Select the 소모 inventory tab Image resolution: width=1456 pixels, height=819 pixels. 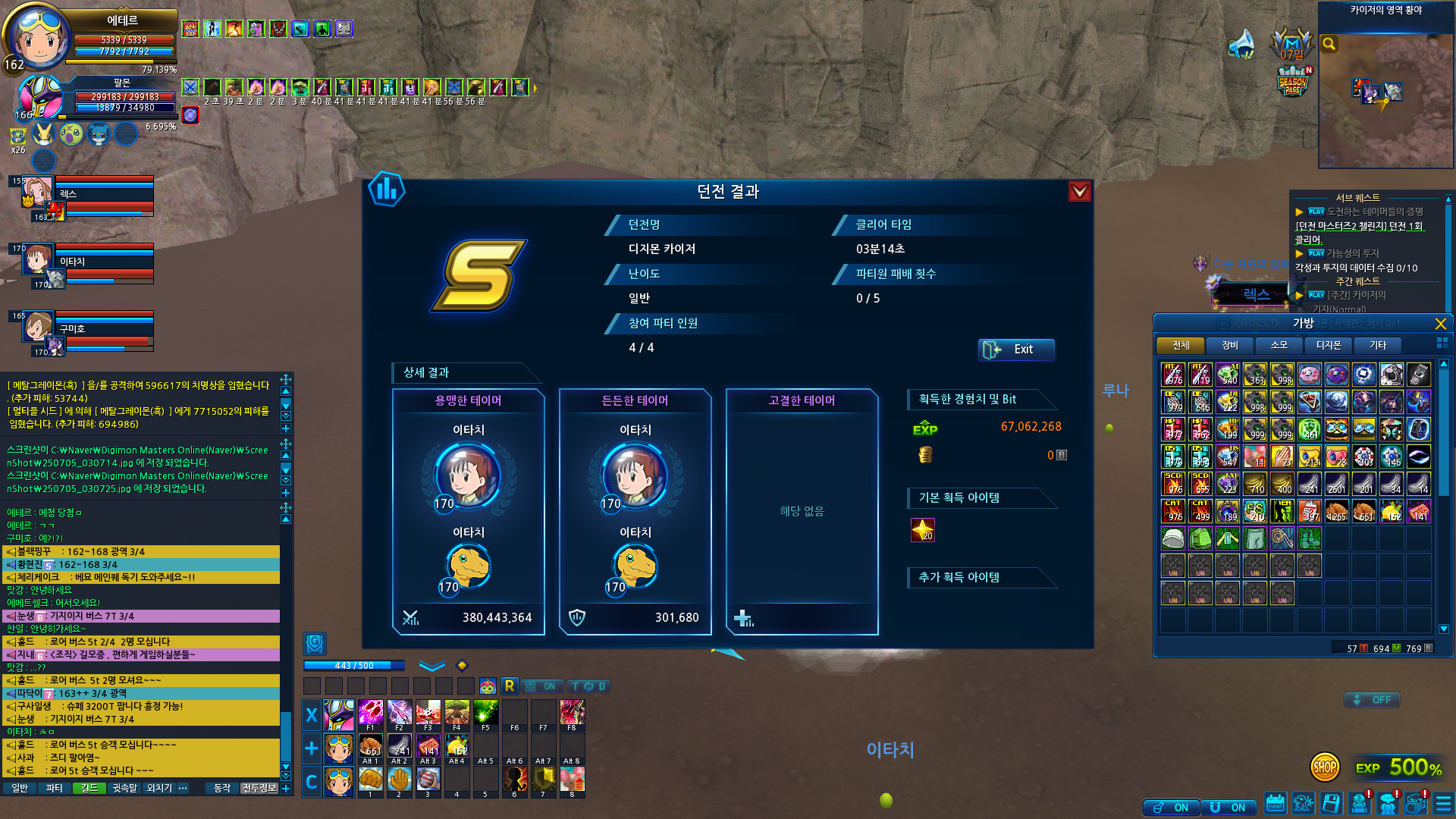[1279, 346]
